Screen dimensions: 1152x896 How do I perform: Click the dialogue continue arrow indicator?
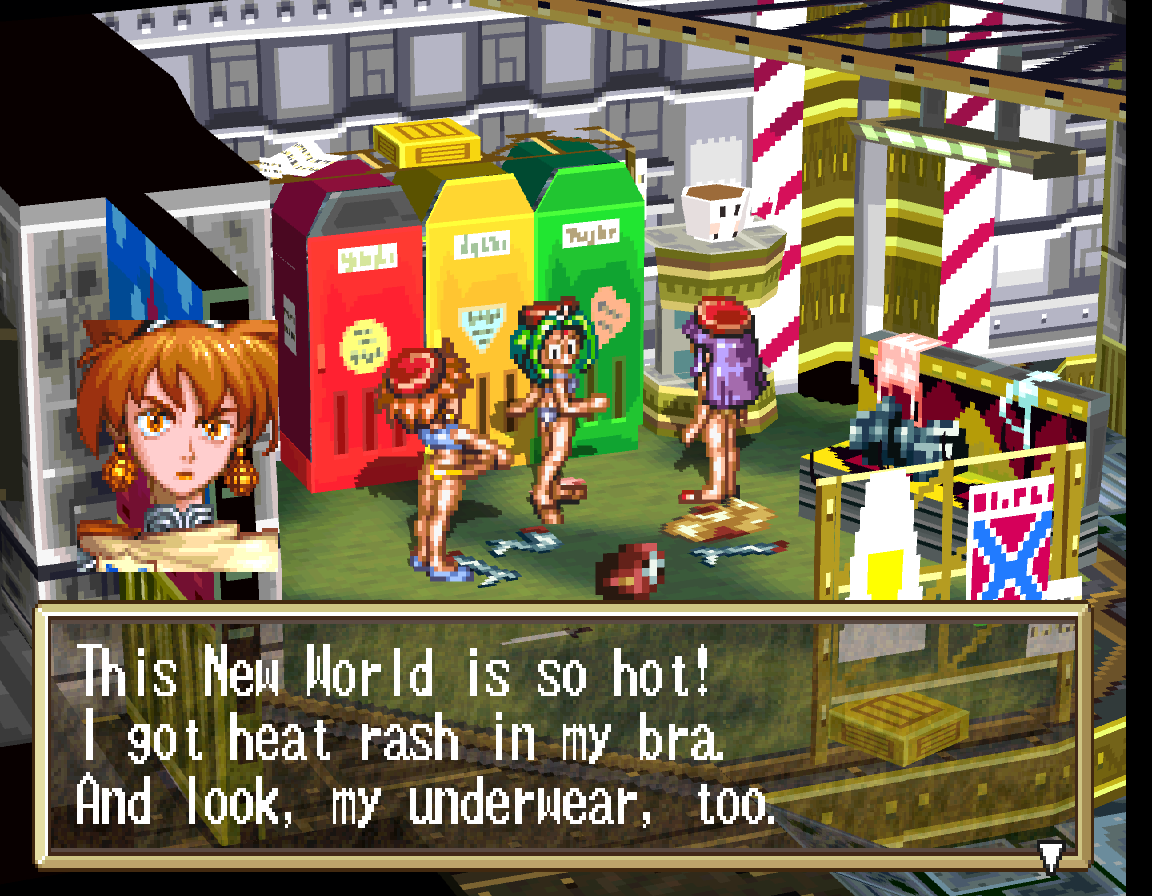pos(1049,856)
